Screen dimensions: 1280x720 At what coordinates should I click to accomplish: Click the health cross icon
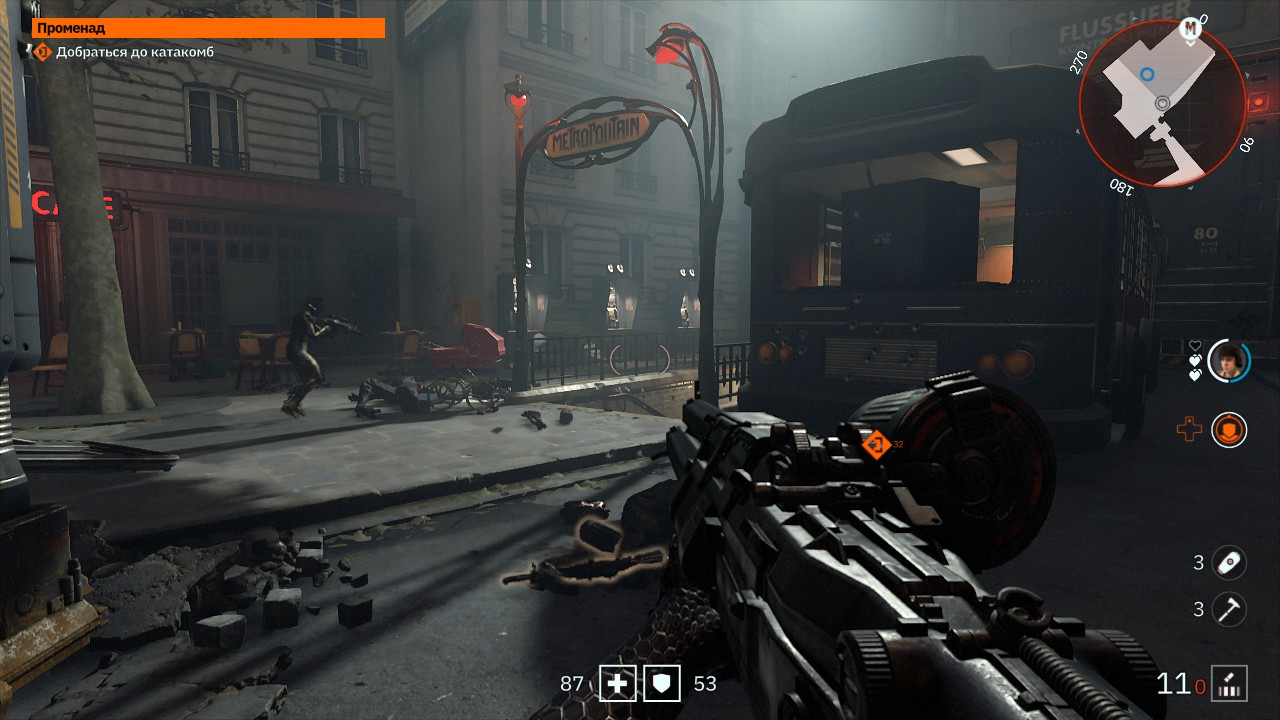coord(617,684)
